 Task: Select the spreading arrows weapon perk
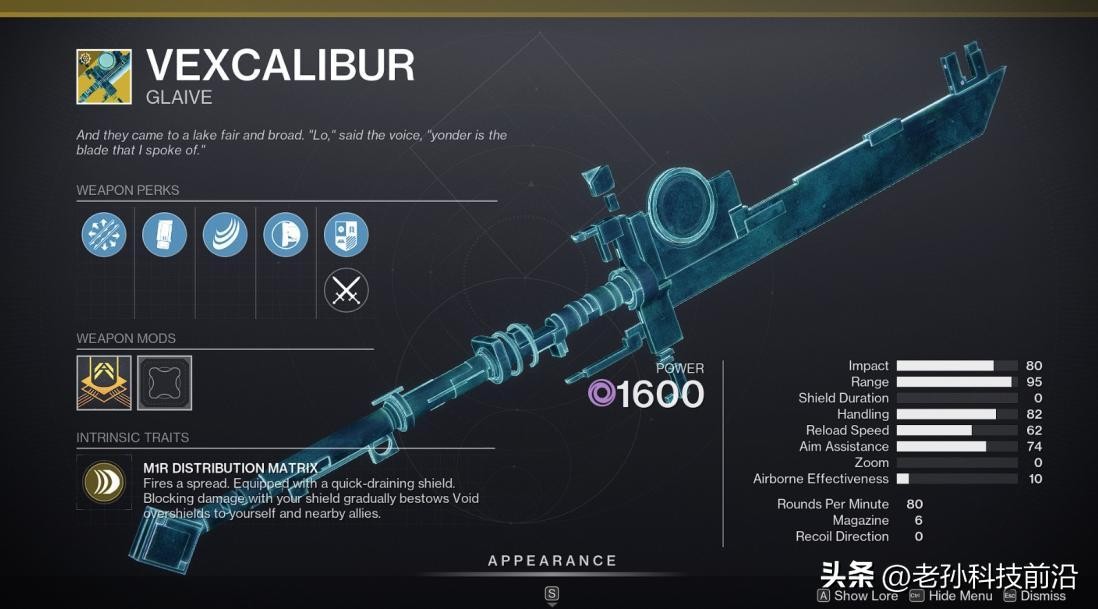tap(104, 235)
